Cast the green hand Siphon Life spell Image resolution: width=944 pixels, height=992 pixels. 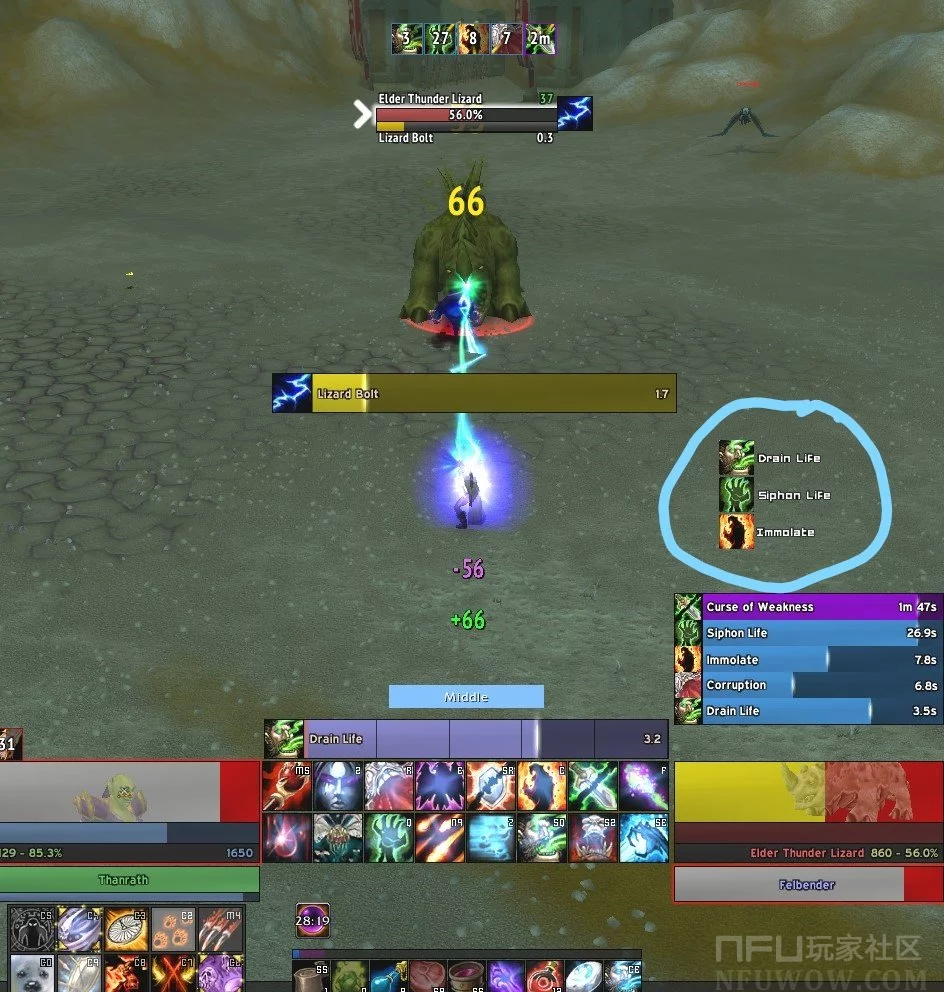(389, 838)
